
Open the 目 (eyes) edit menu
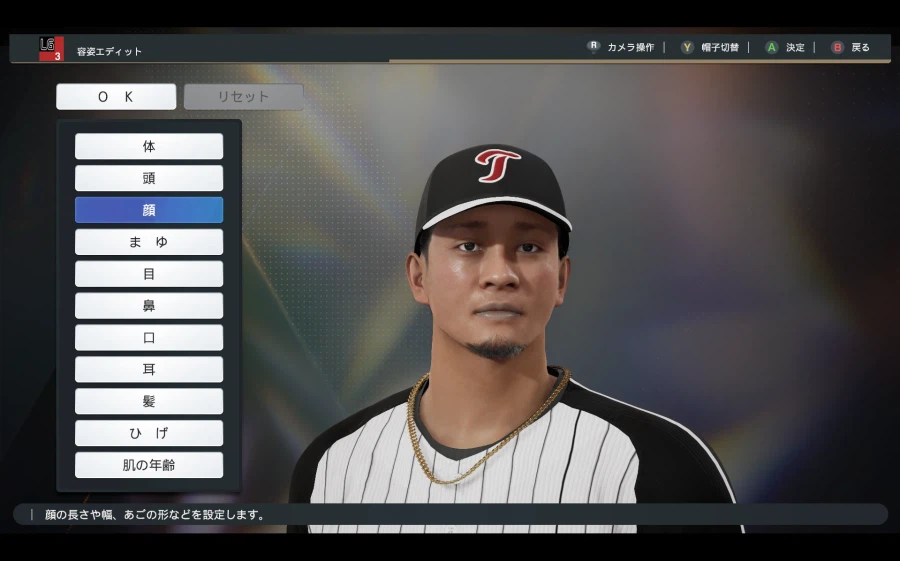pos(149,274)
